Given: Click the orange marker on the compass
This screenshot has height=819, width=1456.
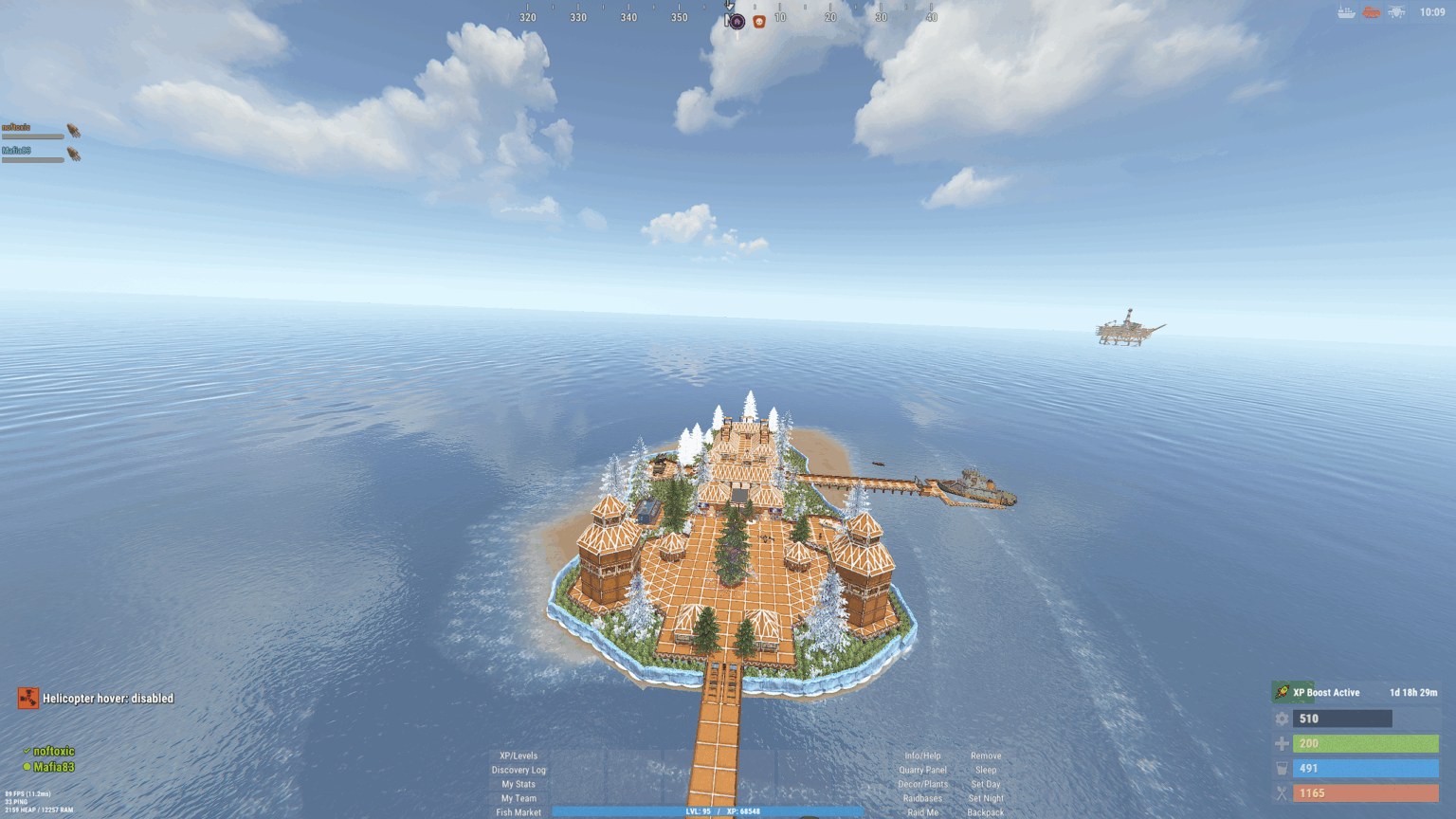Looking at the screenshot, I should (x=759, y=21).
